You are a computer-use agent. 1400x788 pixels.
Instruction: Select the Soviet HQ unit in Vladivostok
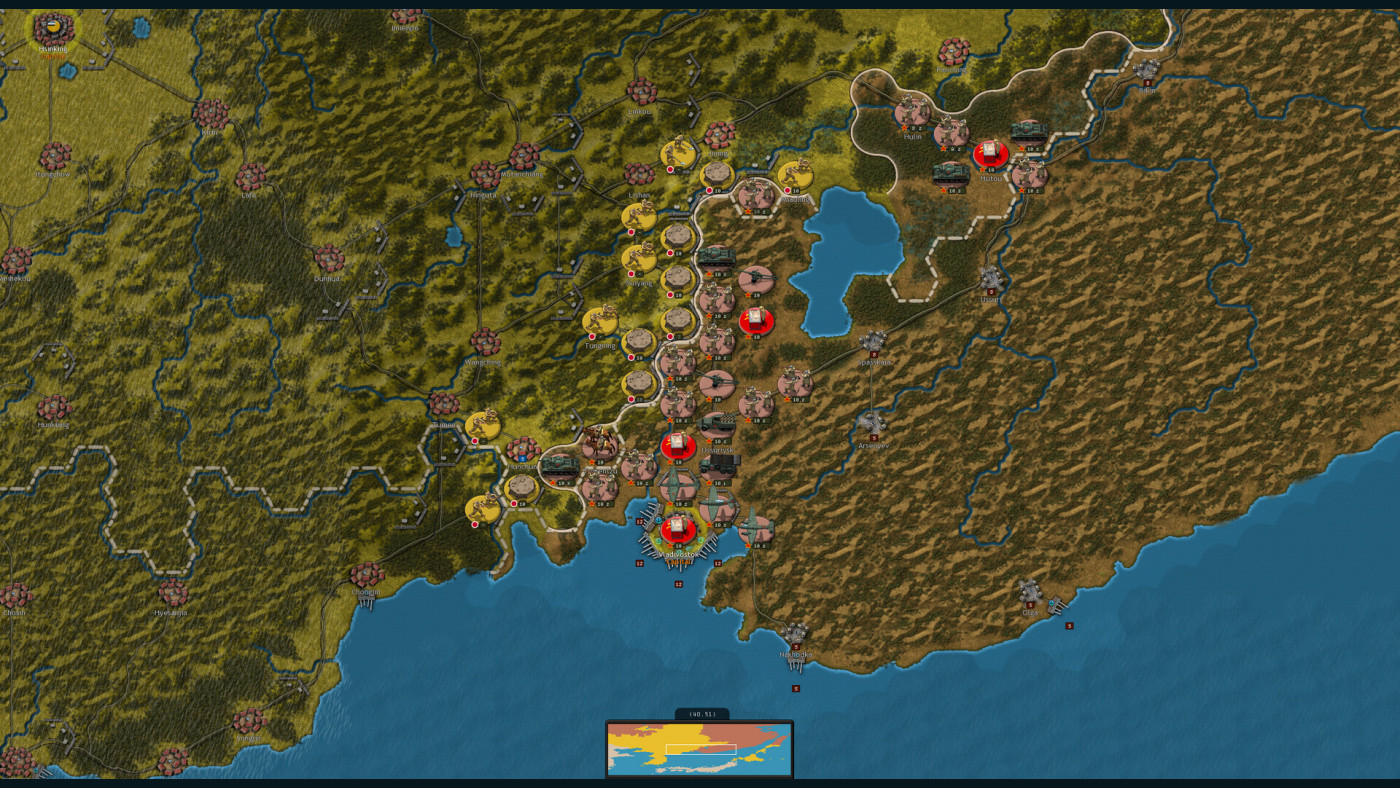click(676, 530)
